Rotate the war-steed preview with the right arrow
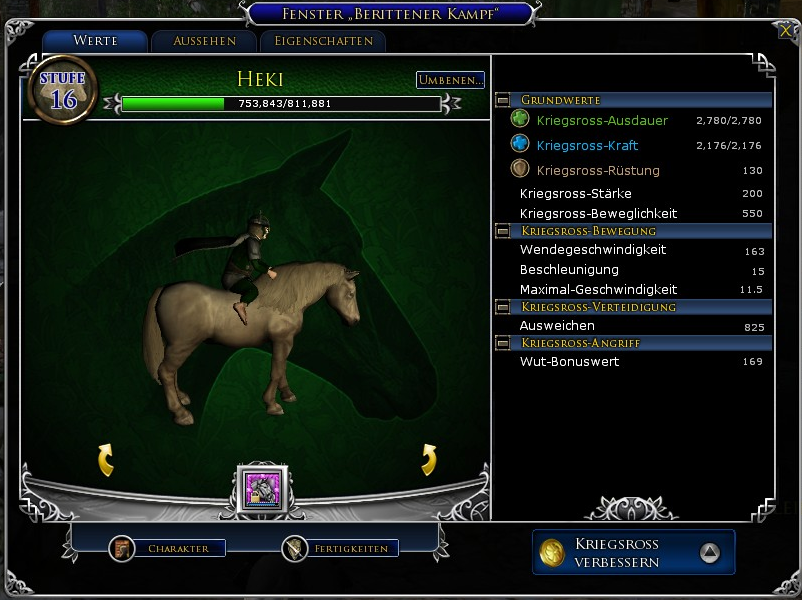Screen dimensions: 802x600 [429, 460]
